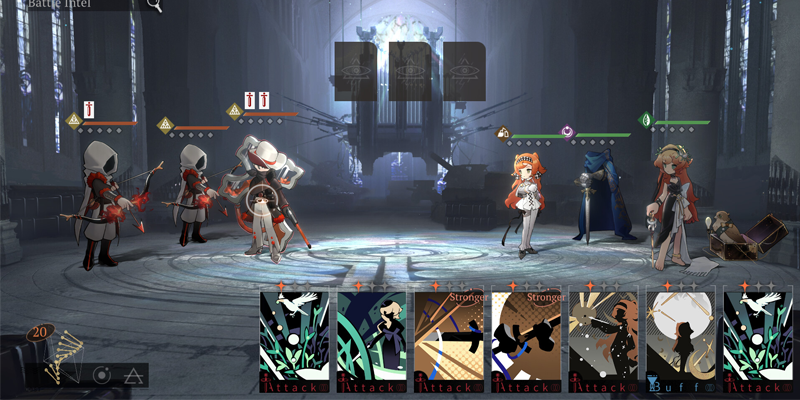The height and width of the screenshot is (400, 800).
Task: Choose the orange sword card marked Stronger
Action: 450,340
